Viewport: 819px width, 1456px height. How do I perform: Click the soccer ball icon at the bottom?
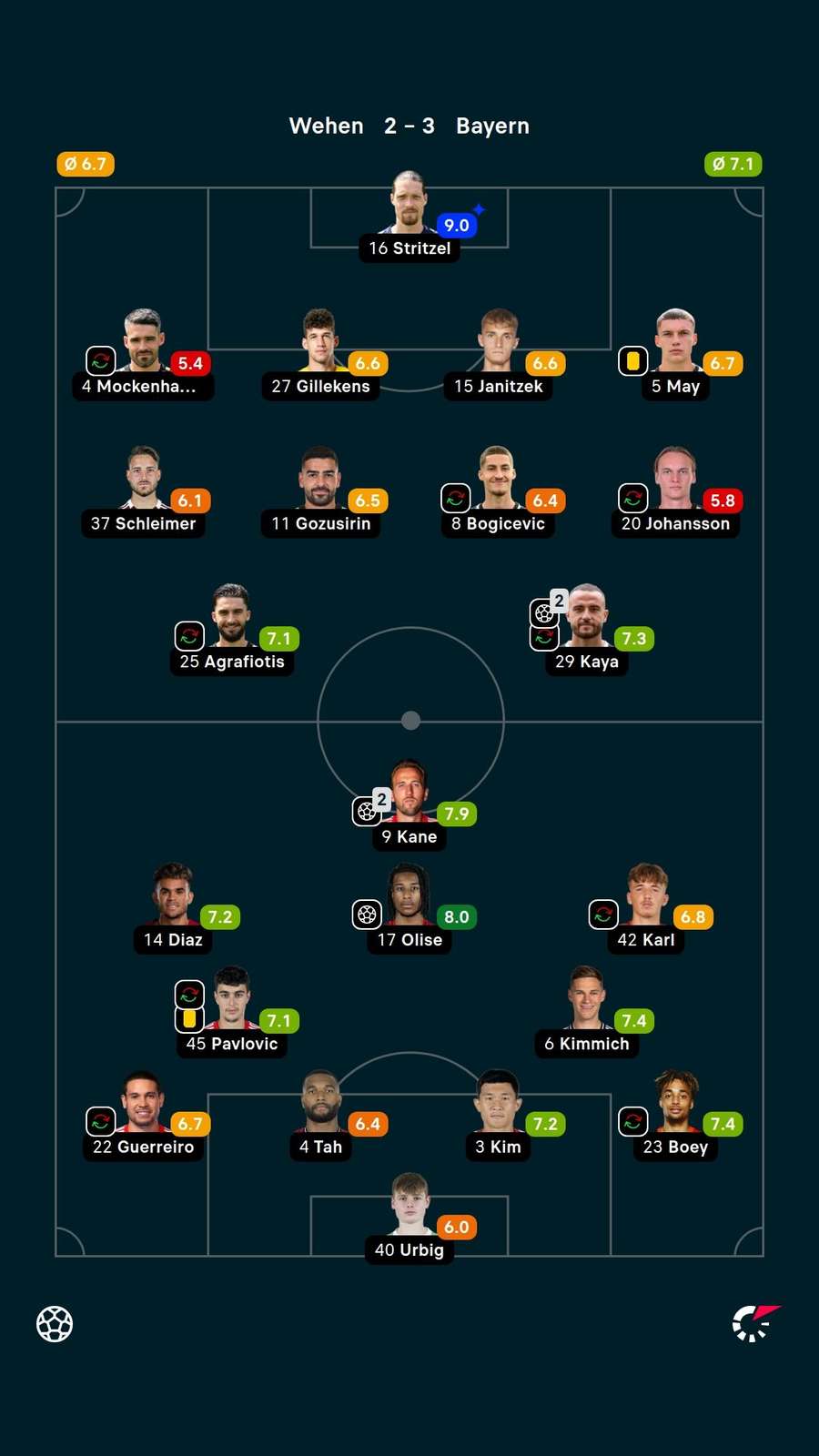[55, 1324]
